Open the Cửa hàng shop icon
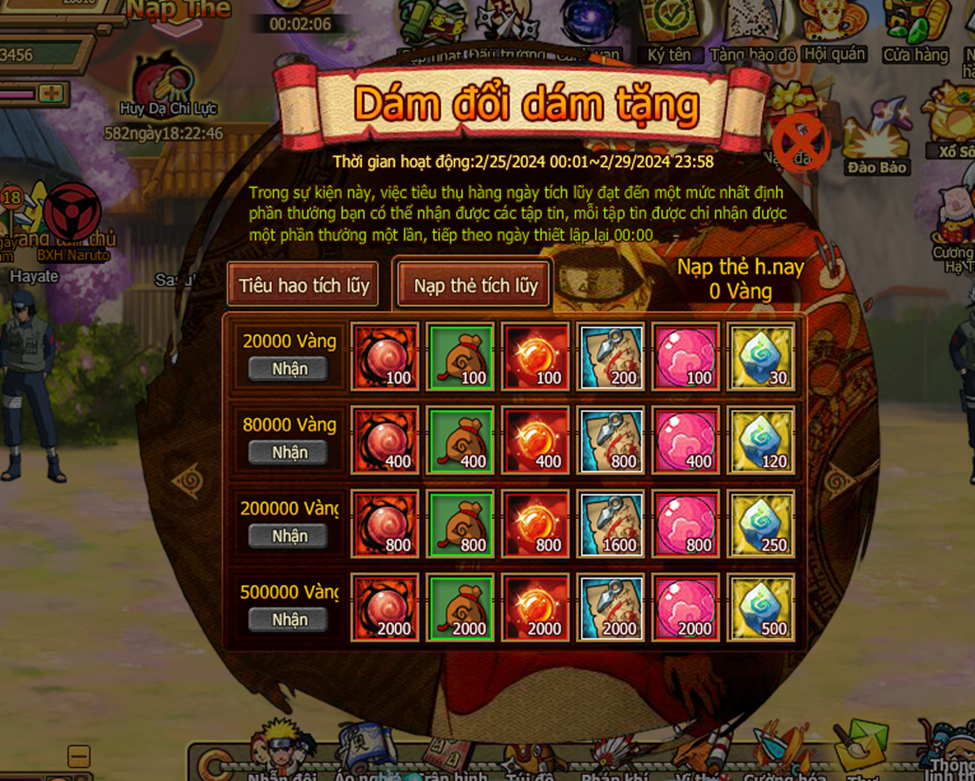975x781 pixels. pos(915,30)
